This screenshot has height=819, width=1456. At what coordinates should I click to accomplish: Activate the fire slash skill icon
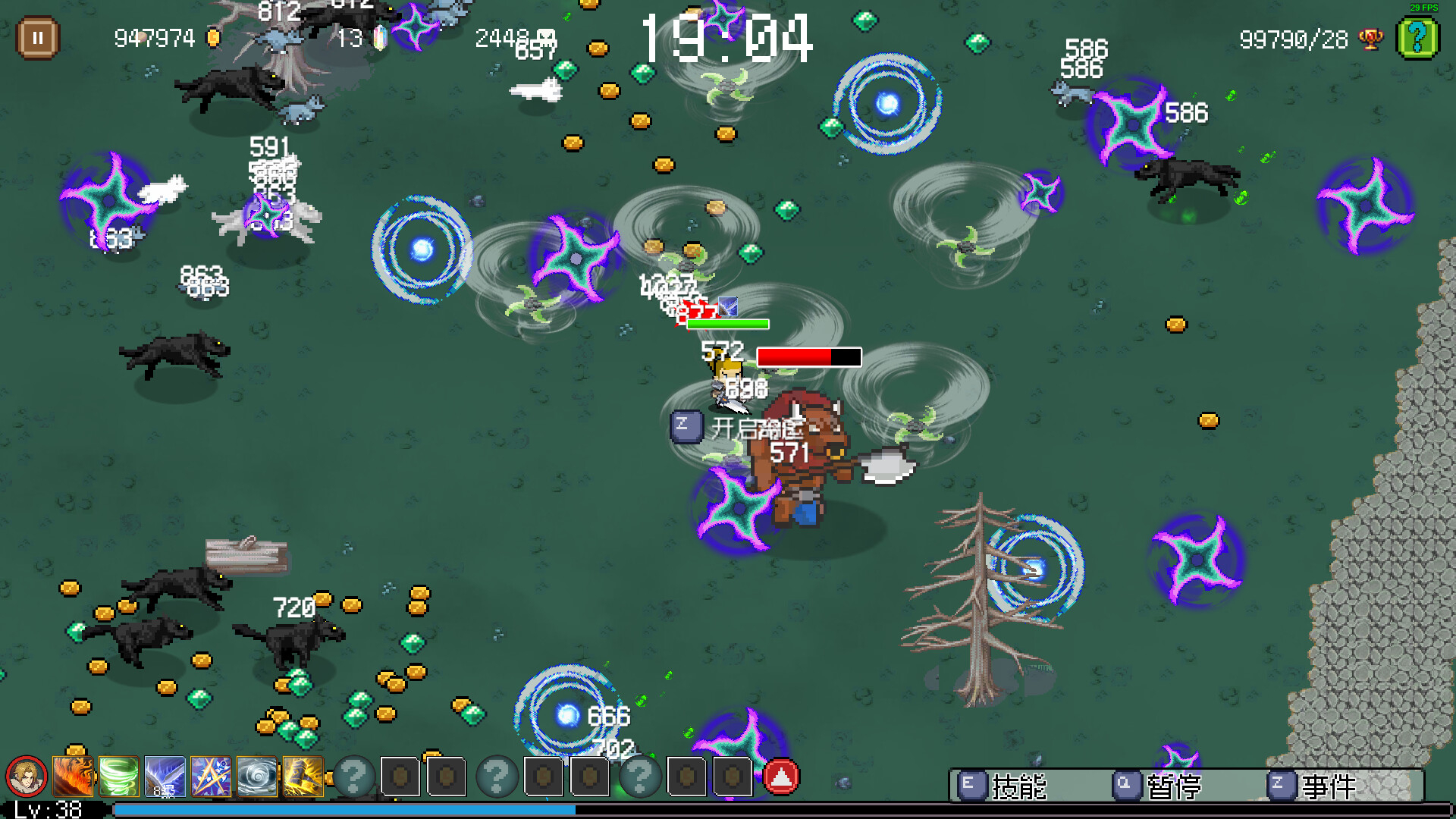coord(74,777)
